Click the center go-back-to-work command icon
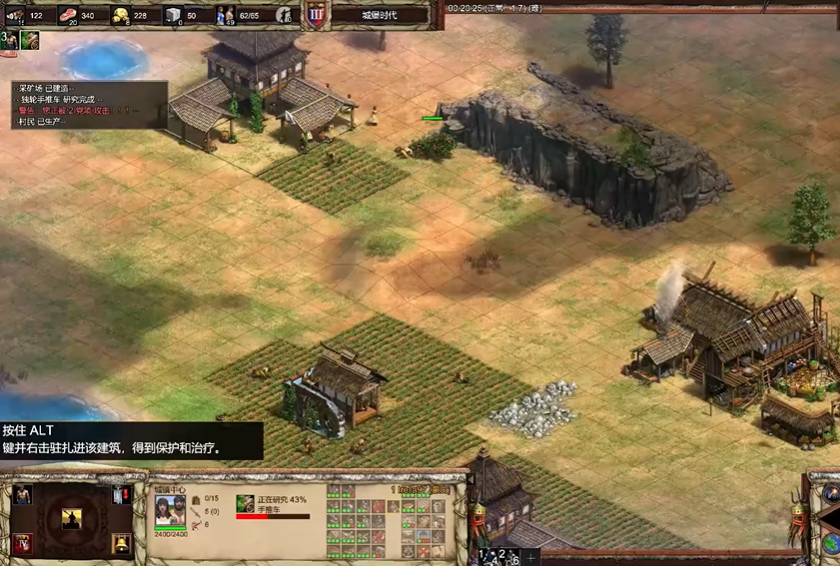The width and height of the screenshot is (840, 566). (72, 519)
